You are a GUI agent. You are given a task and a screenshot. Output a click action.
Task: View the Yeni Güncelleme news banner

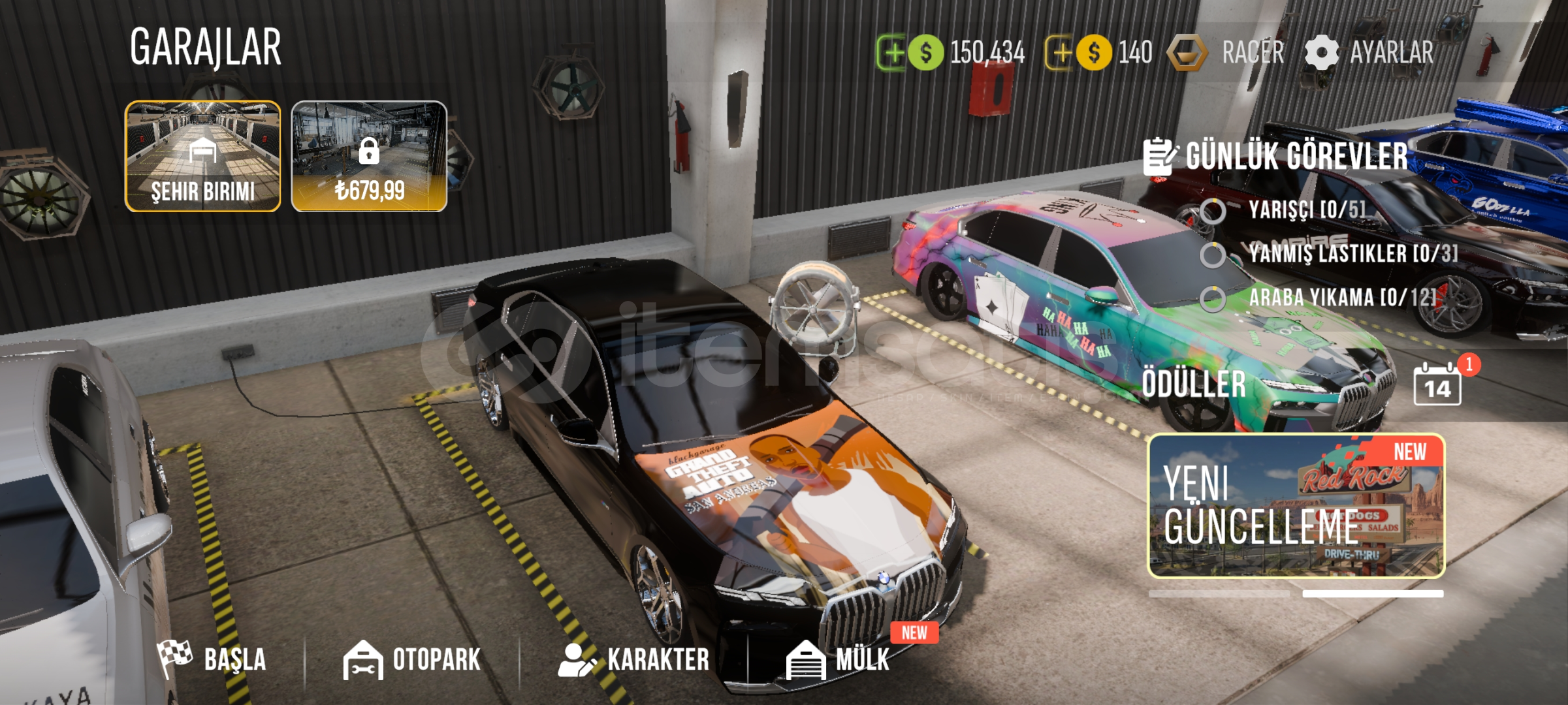click(1296, 506)
